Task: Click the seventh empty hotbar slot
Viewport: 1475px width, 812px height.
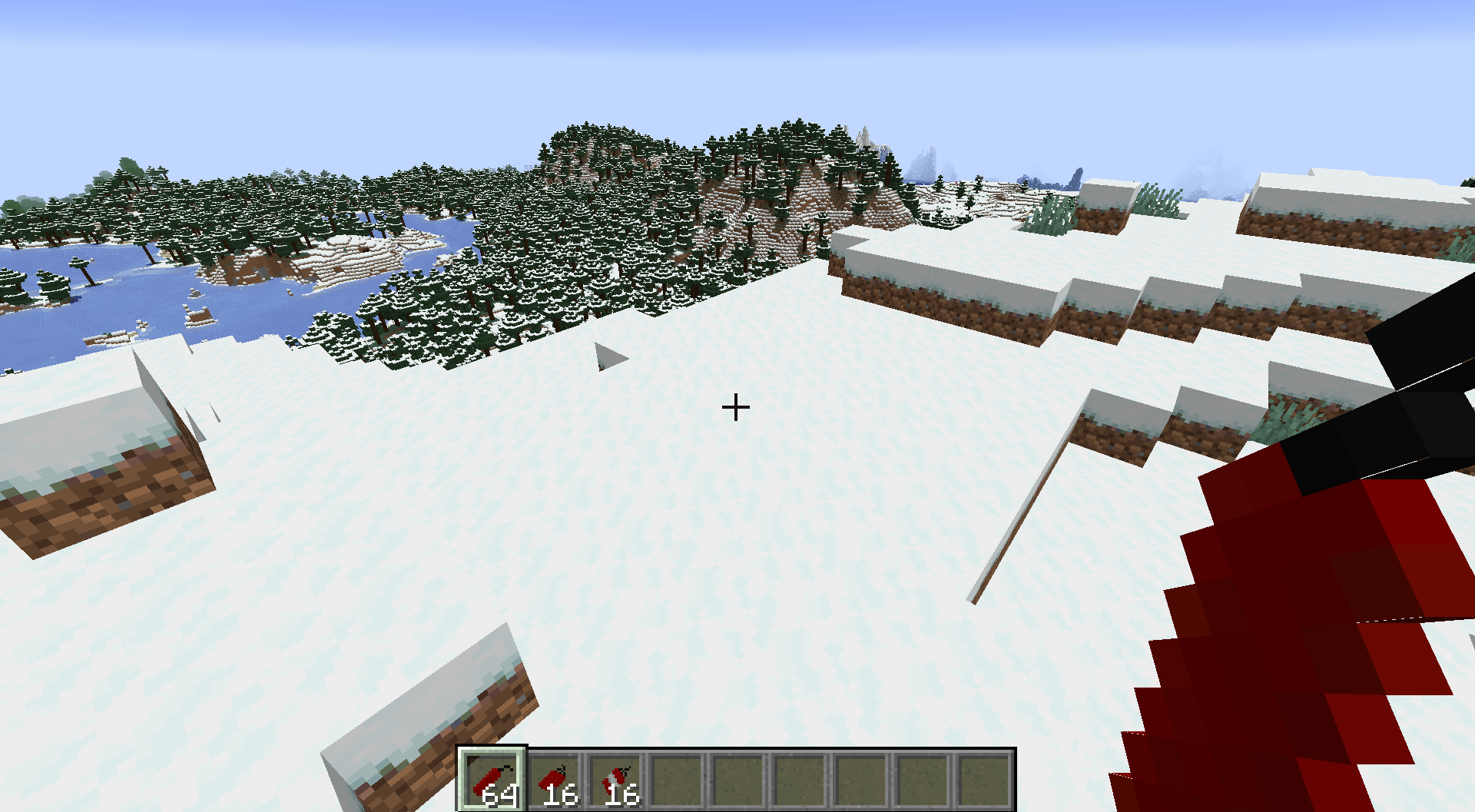Action: pyautogui.click(x=860, y=778)
